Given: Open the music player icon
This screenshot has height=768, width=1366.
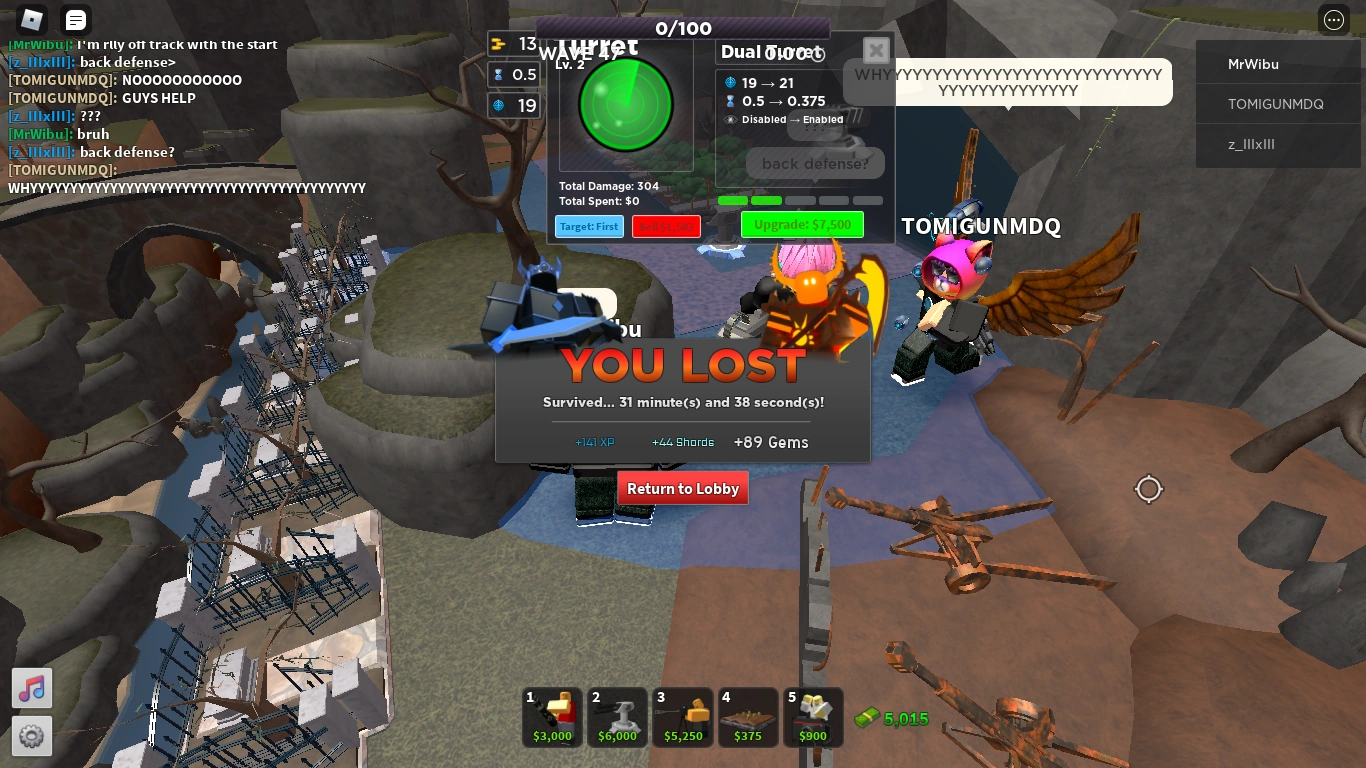Looking at the screenshot, I should tap(31, 688).
